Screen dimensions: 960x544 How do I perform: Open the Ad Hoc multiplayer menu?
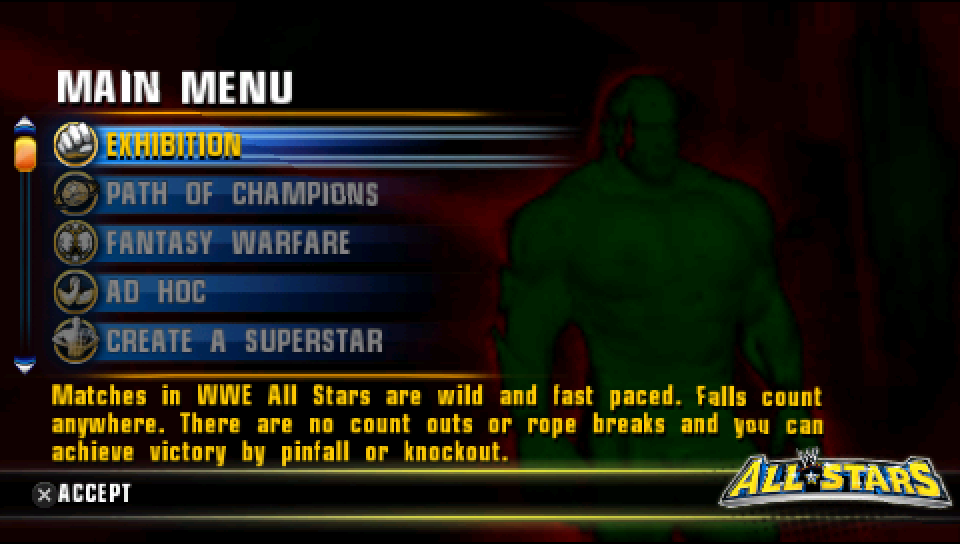click(156, 292)
